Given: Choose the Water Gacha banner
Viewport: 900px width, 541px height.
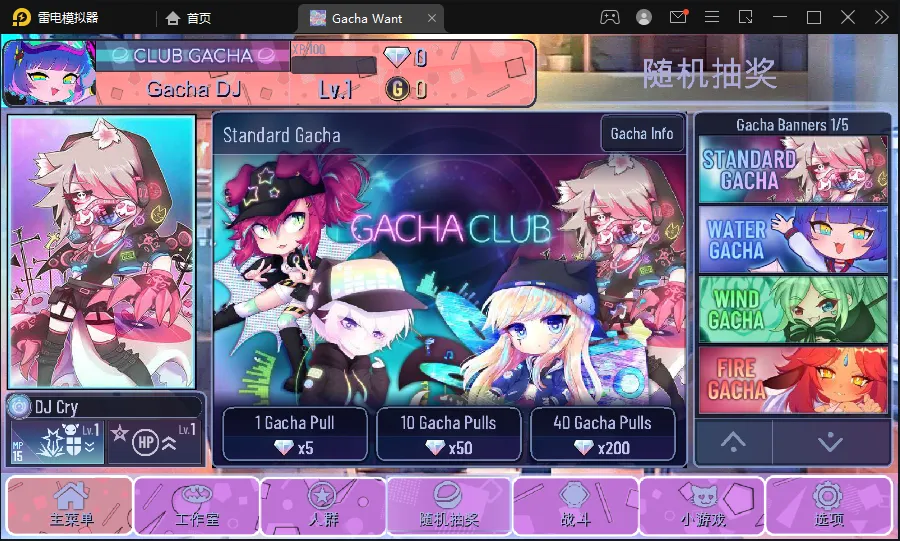Looking at the screenshot, I should click(x=793, y=240).
